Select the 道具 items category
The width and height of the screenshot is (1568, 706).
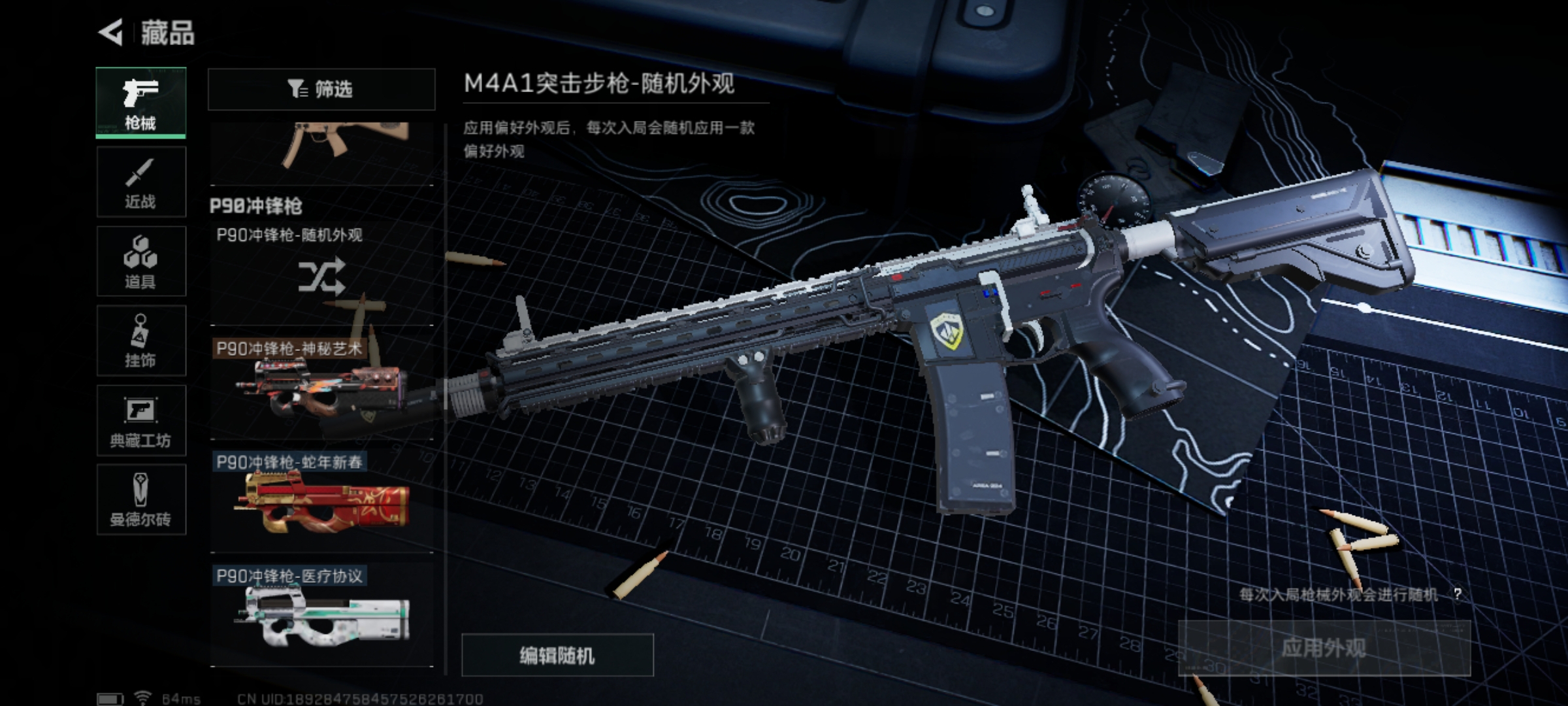141,261
